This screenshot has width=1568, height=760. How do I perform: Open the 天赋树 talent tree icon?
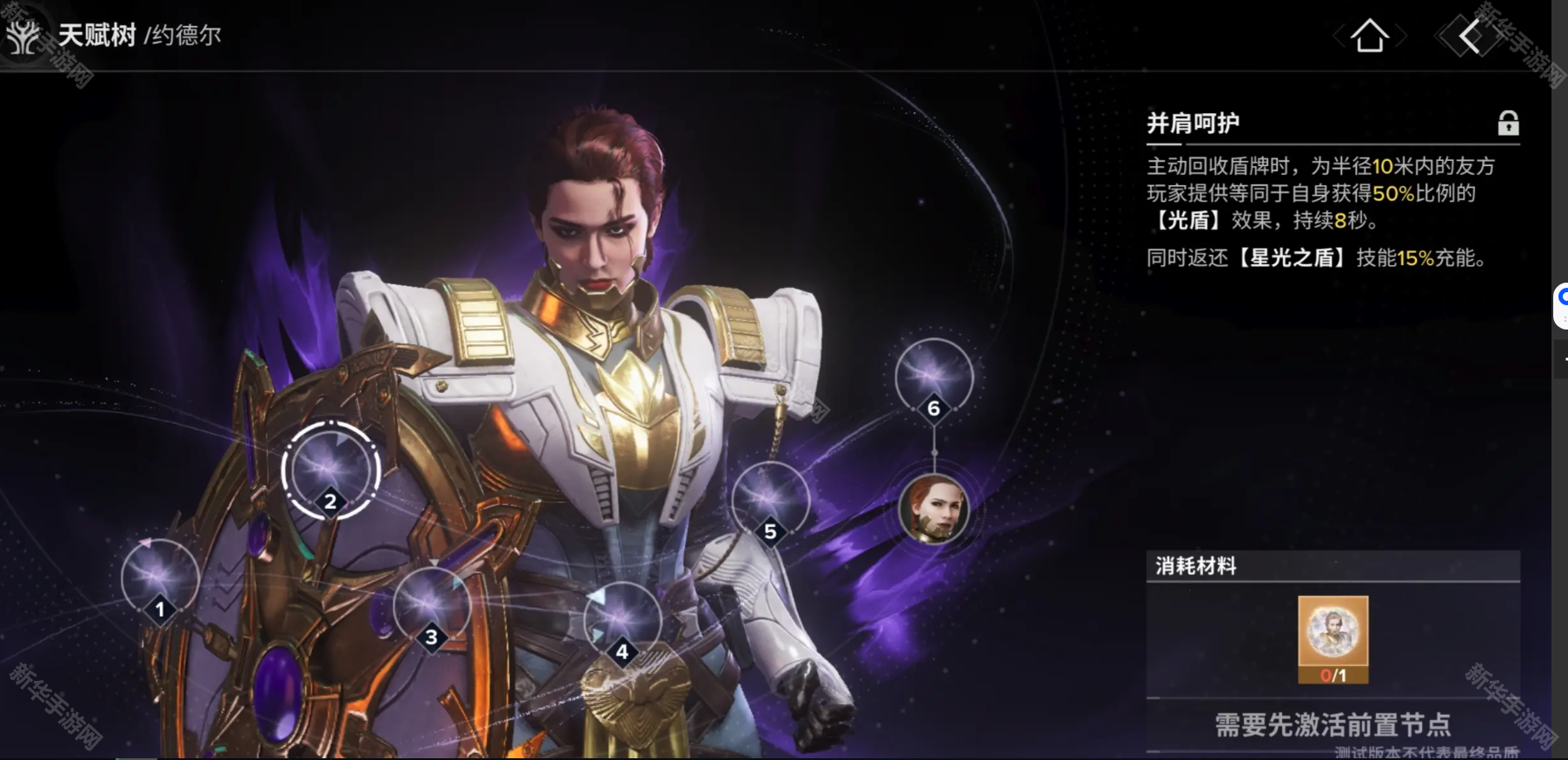23,36
